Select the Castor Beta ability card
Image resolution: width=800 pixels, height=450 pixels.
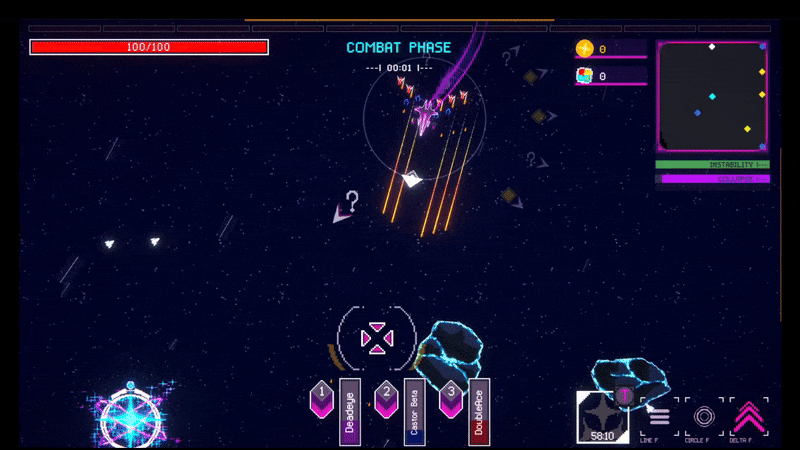coord(414,411)
